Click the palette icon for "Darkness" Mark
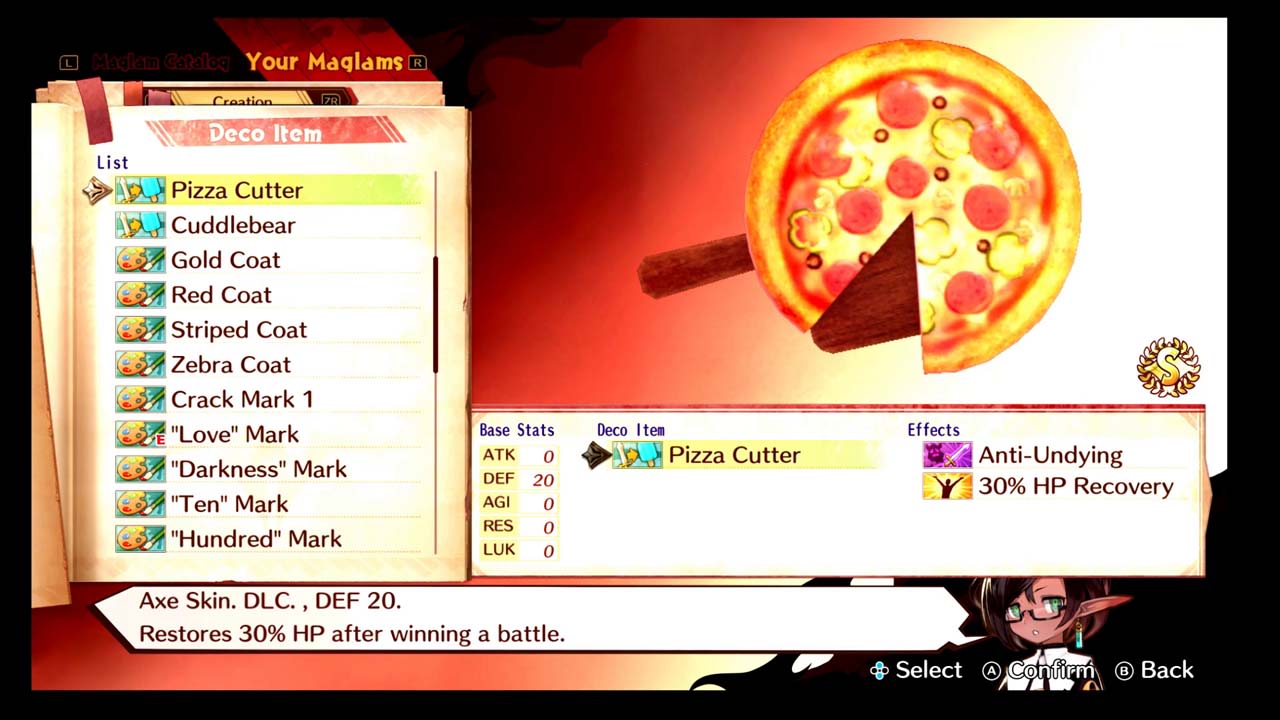Viewport: 1280px width, 720px height. pos(140,469)
